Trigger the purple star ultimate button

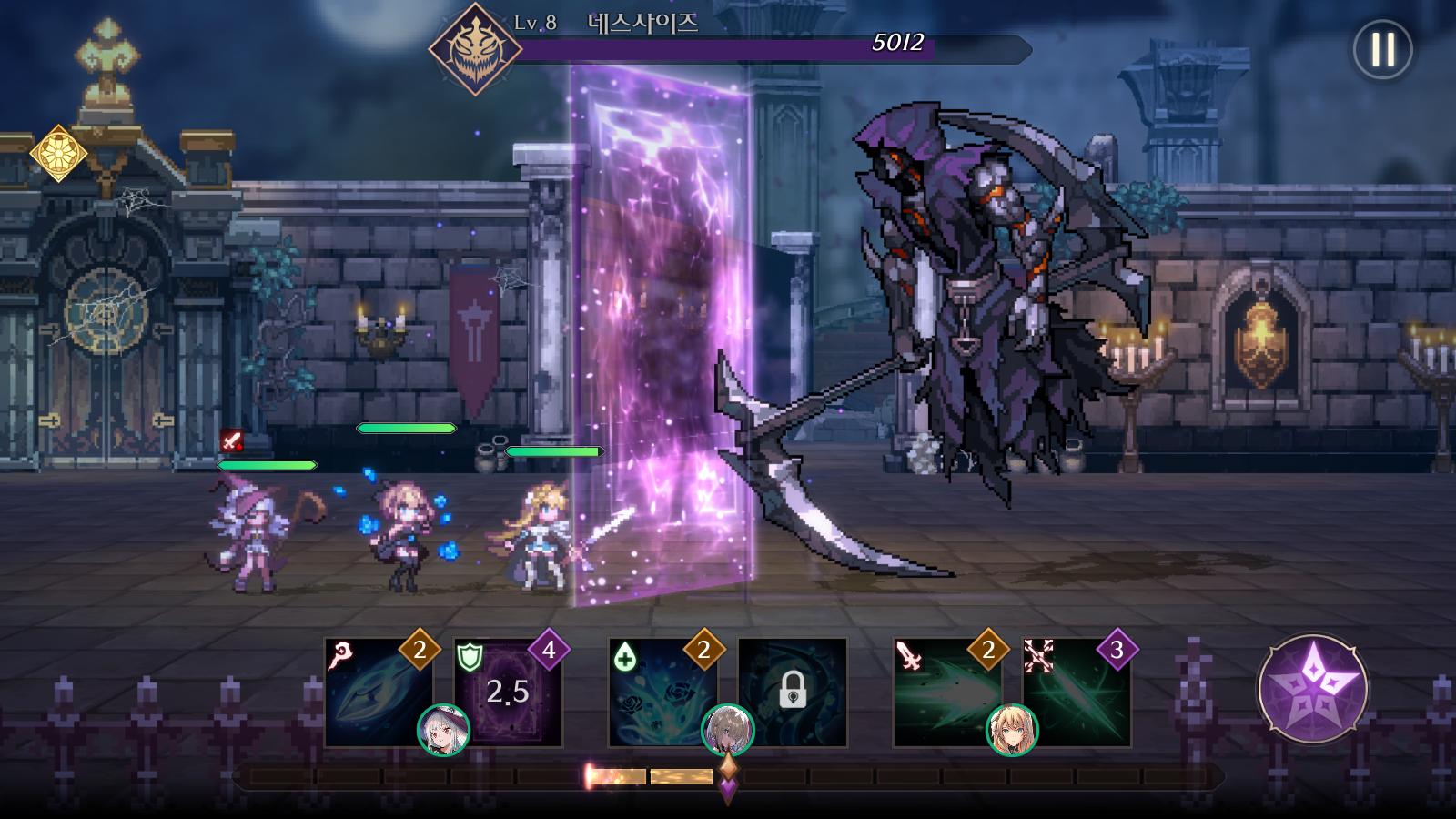tap(1312, 689)
